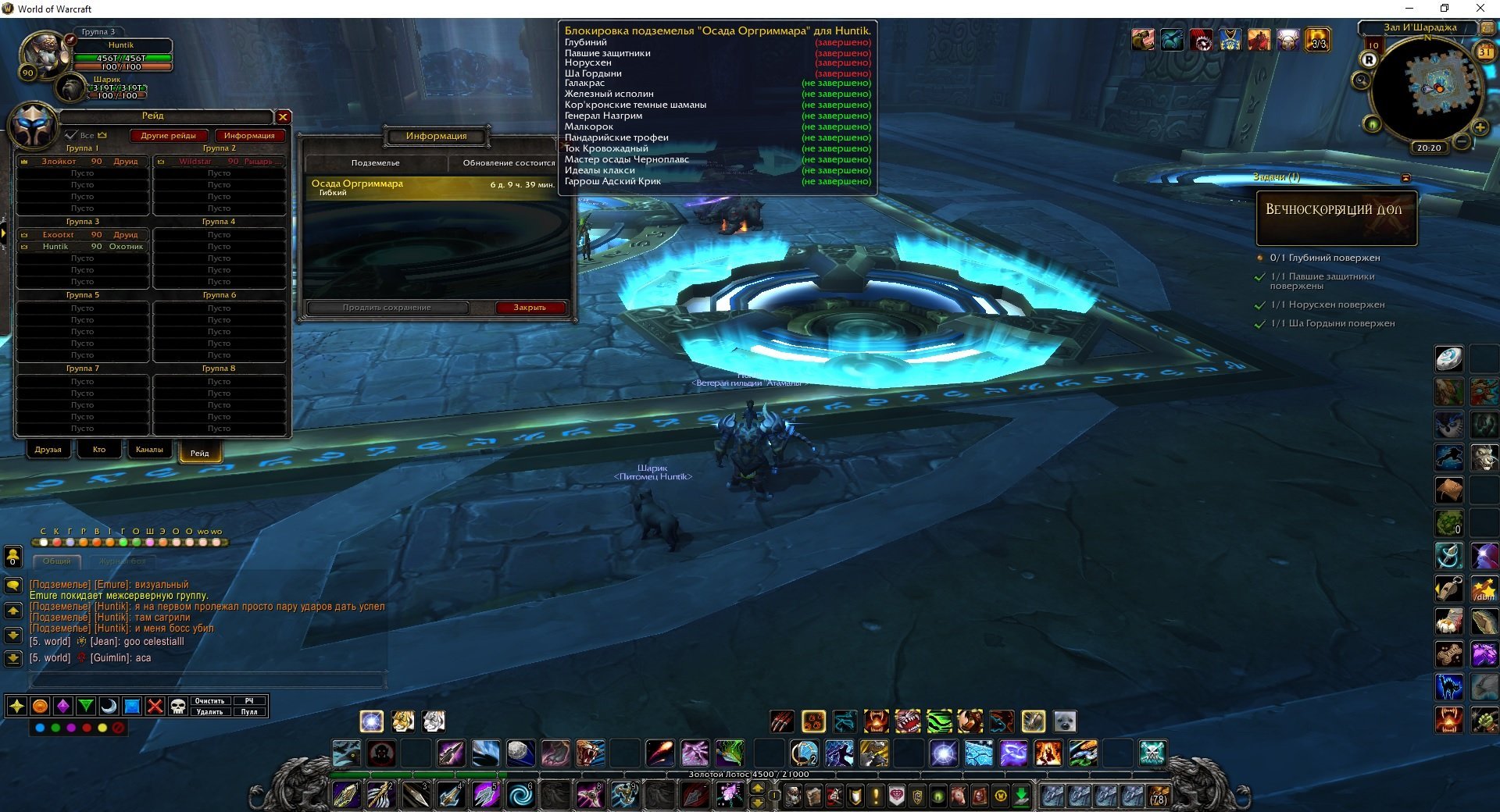
Task: Close the Рейд window with the X
Action: pos(283,117)
